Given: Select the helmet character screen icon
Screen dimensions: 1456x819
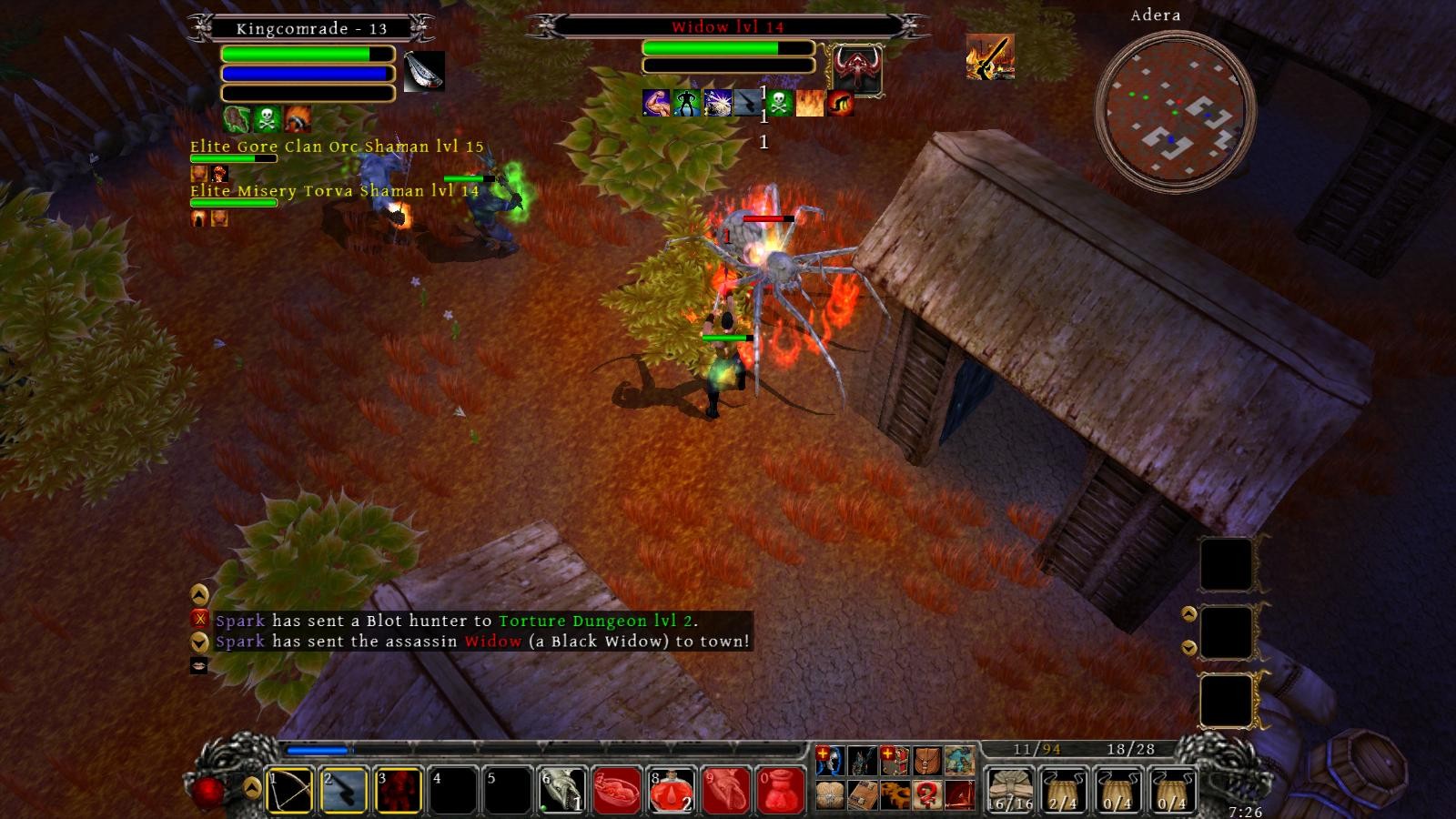Looking at the screenshot, I should click(x=828, y=761).
